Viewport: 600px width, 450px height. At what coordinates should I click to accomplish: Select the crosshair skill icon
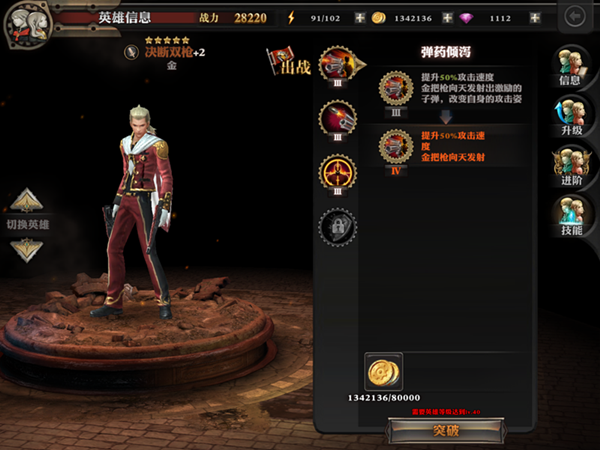click(337, 173)
